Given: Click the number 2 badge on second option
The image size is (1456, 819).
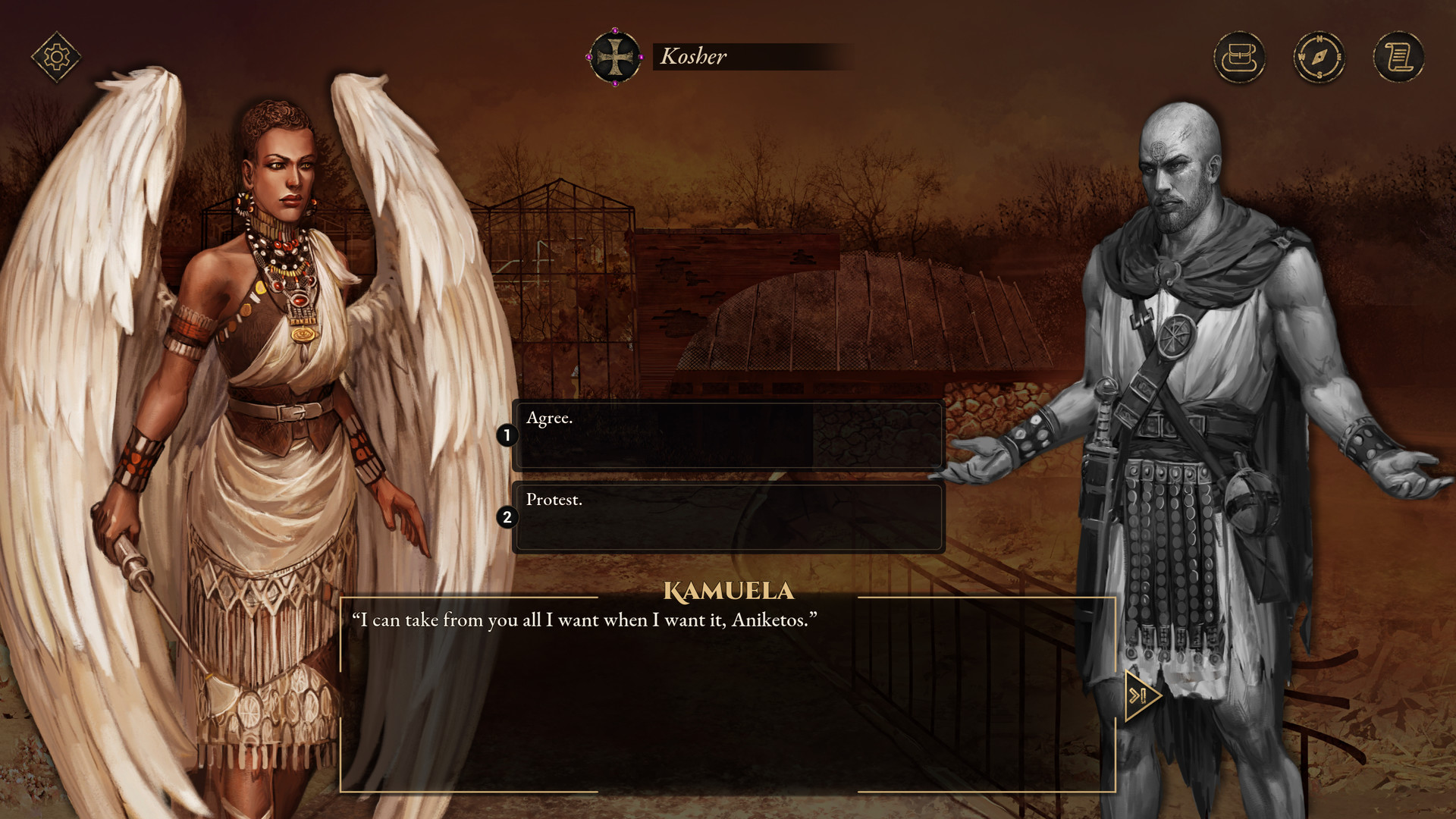Looking at the screenshot, I should [507, 516].
